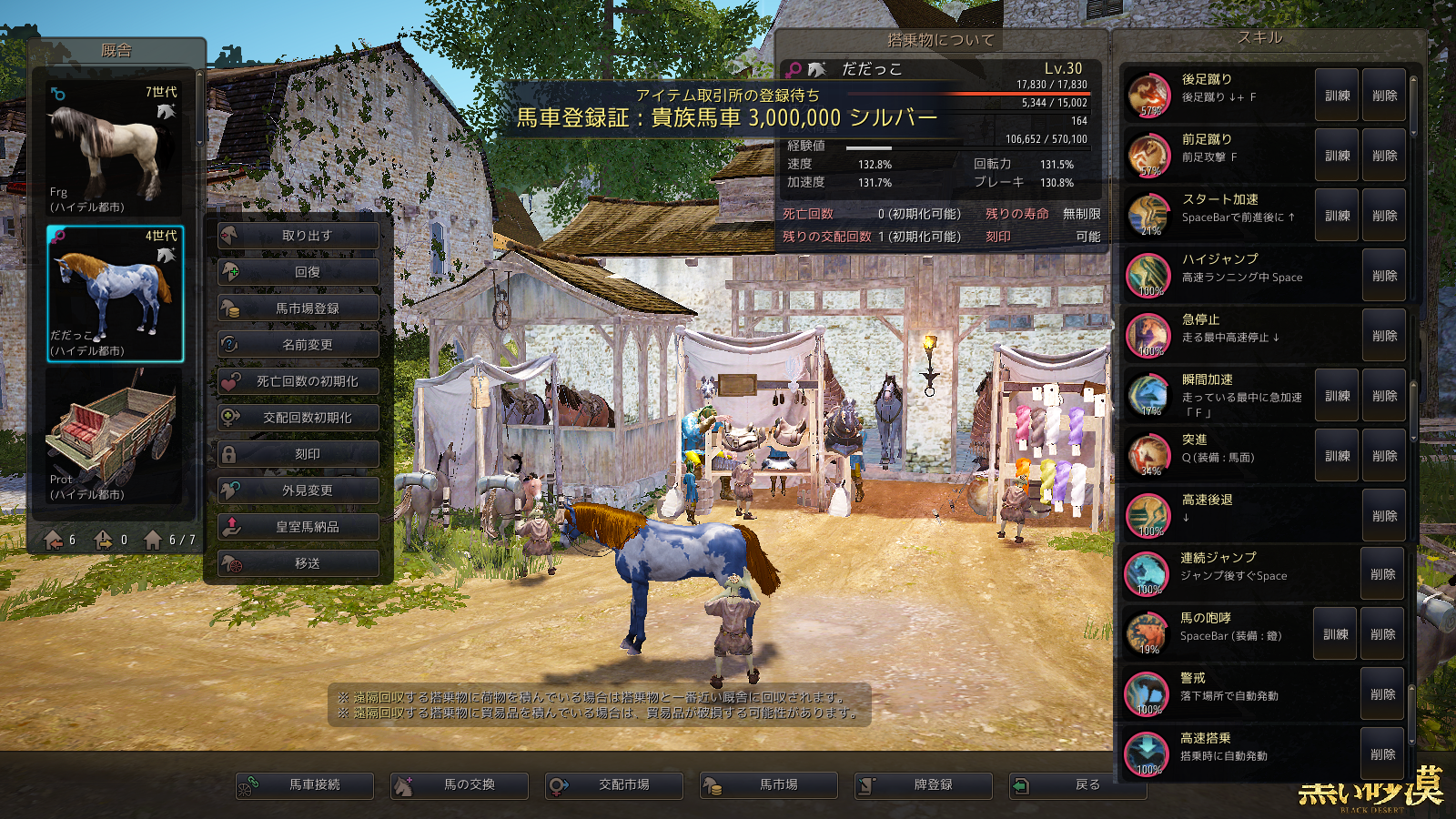Image resolution: width=1456 pixels, height=819 pixels.
Task: Delete the ハイジャンプ high jump skill
Action: 1384,276
